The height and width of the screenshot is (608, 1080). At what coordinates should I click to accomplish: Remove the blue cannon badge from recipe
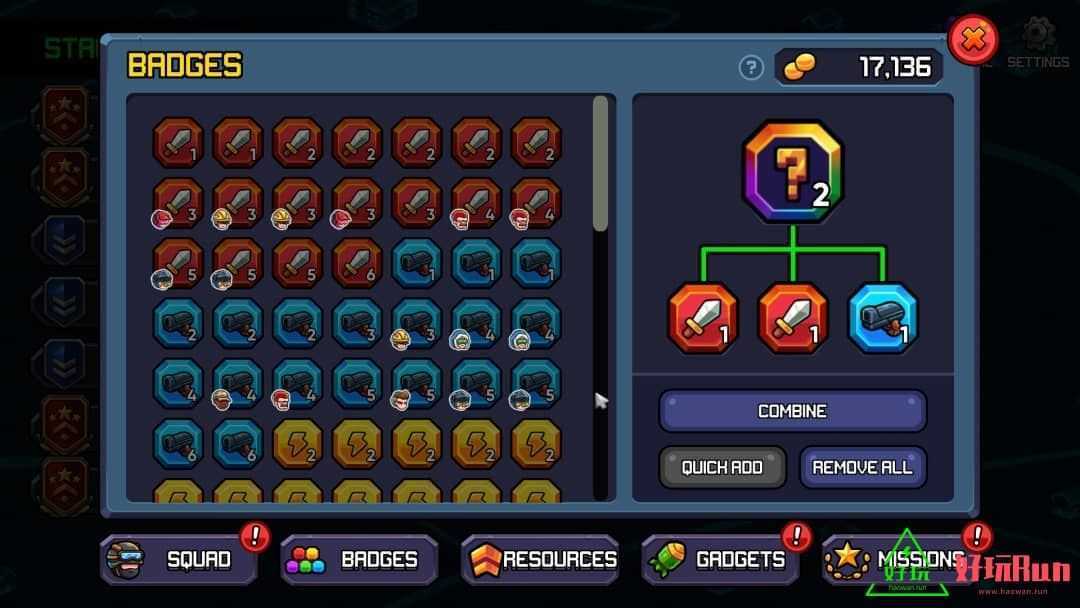883,318
